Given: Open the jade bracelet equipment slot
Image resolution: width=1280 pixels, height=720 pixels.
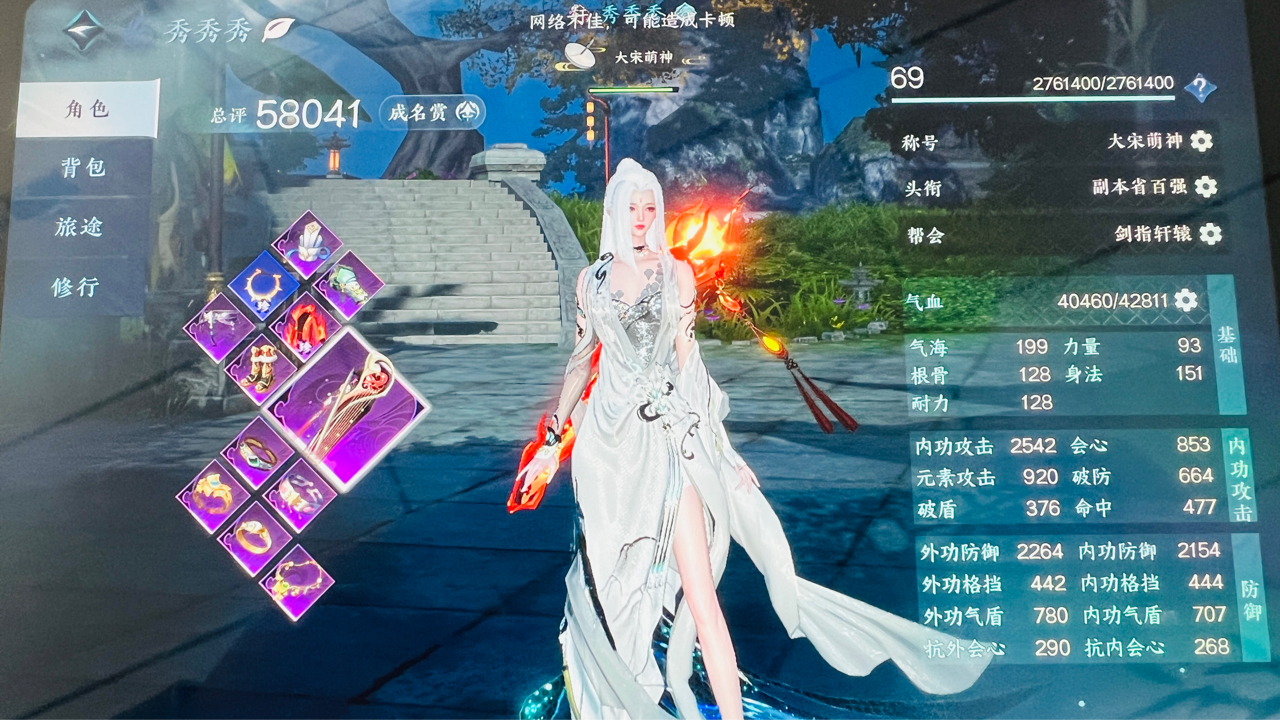Looking at the screenshot, I should click(x=256, y=454).
